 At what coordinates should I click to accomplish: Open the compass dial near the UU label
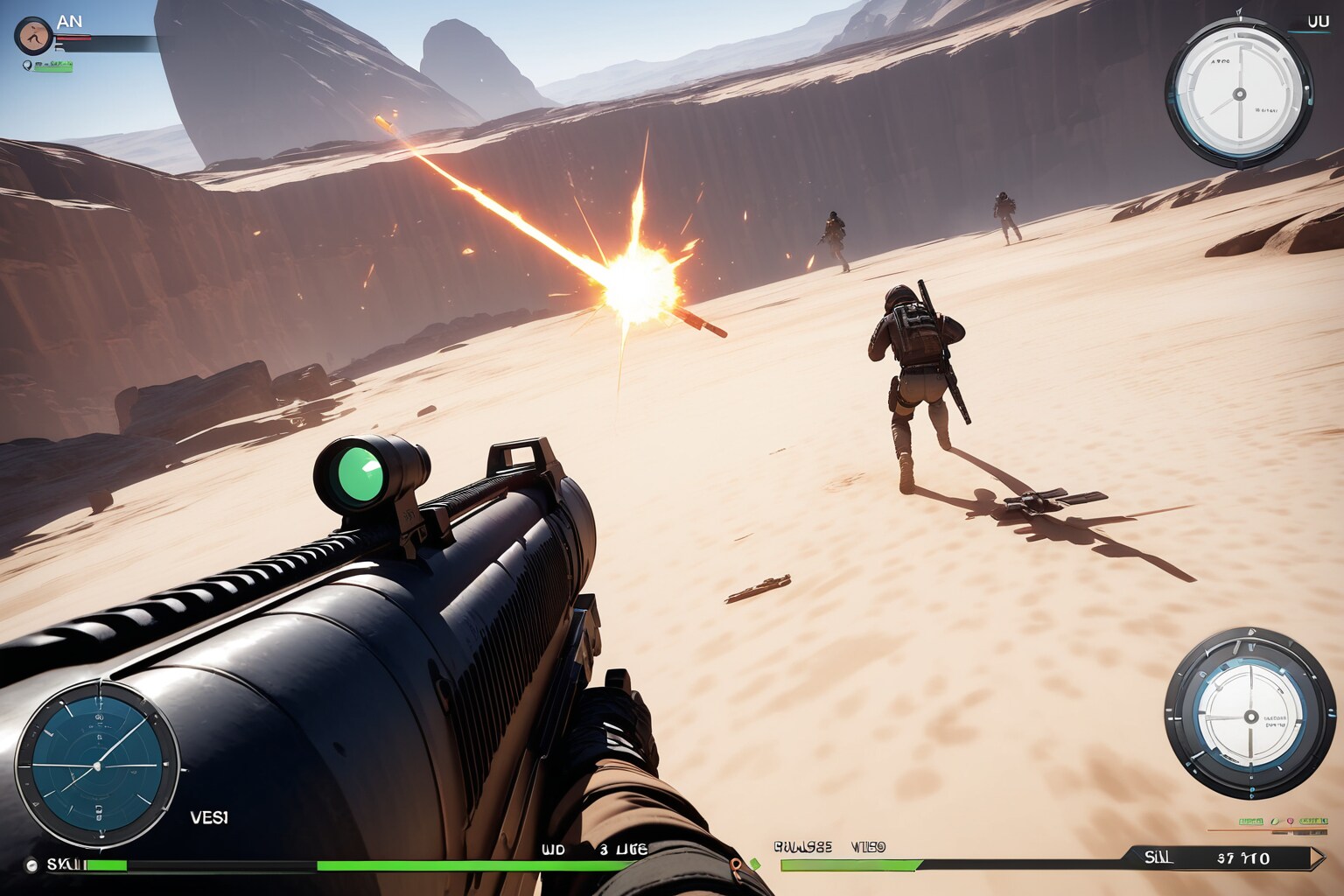(x=1238, y=93)
